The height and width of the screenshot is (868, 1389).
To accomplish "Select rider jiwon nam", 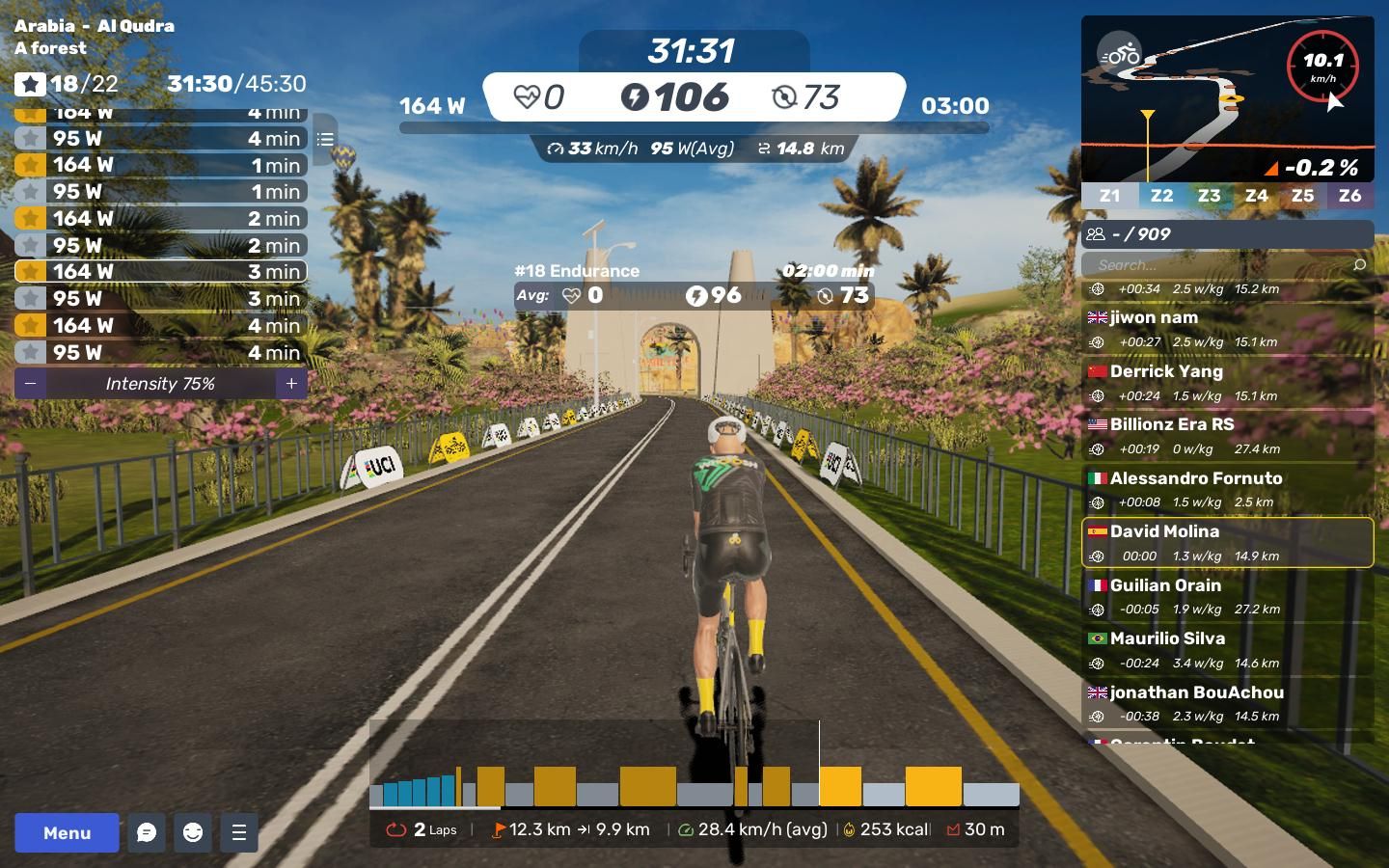I will pos(1227,328).
